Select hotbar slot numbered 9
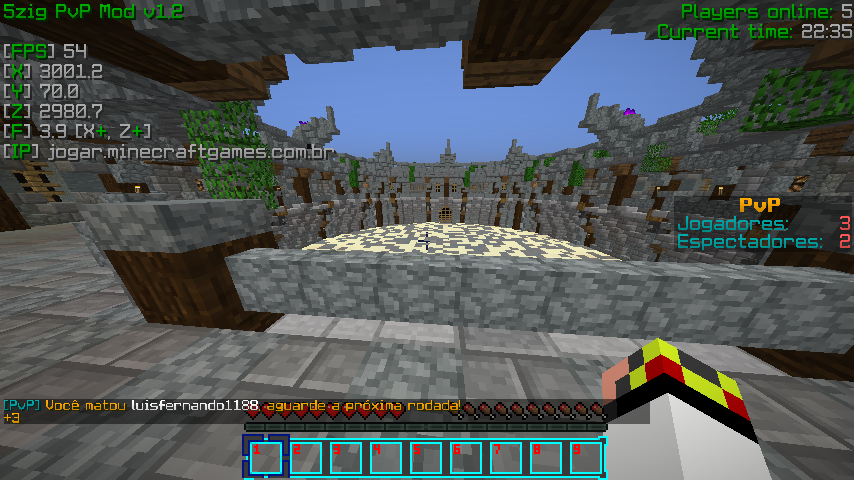 (x=586, y=457)
